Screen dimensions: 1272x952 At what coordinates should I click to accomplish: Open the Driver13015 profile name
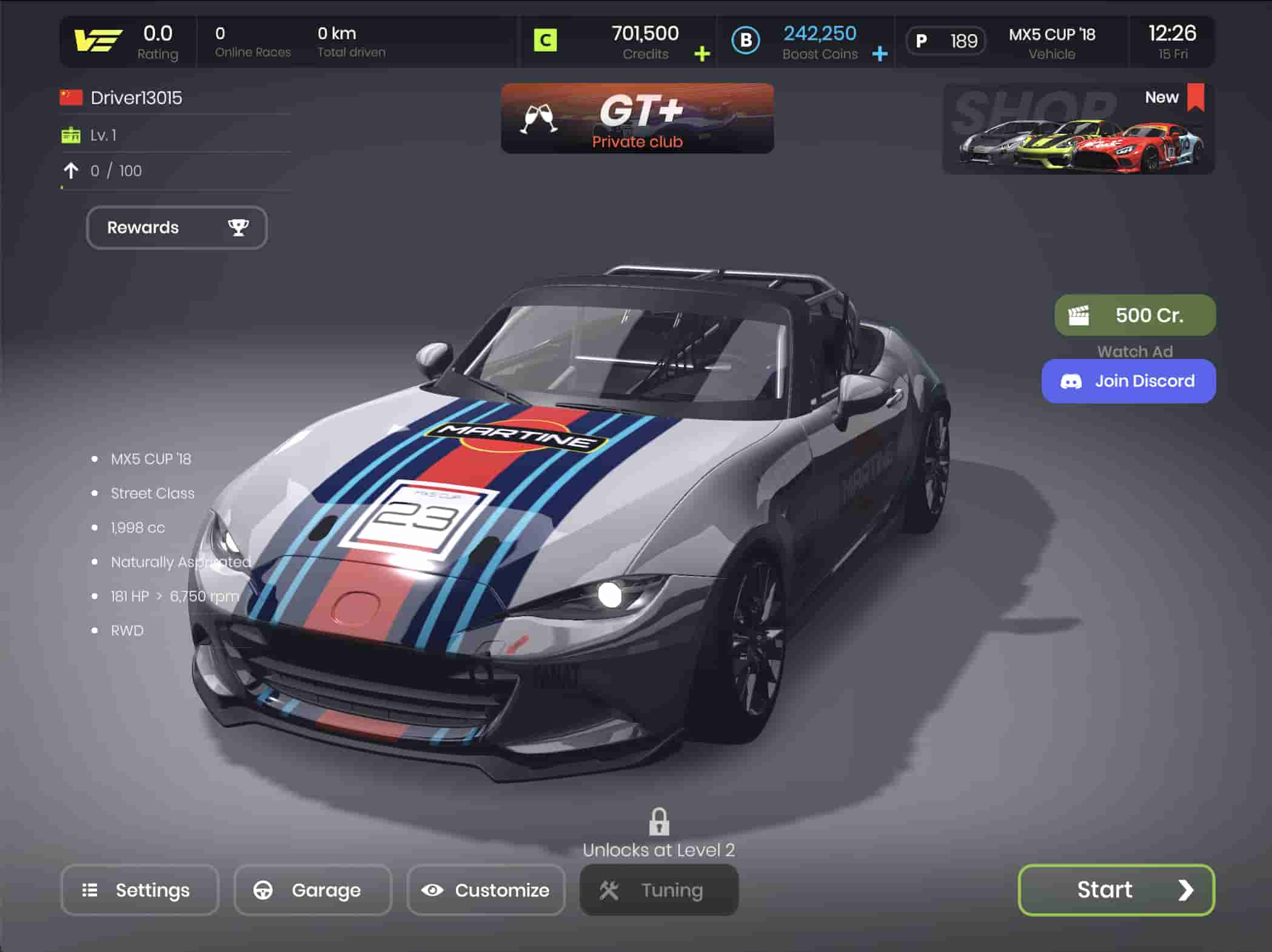click(x=136, y=98)
